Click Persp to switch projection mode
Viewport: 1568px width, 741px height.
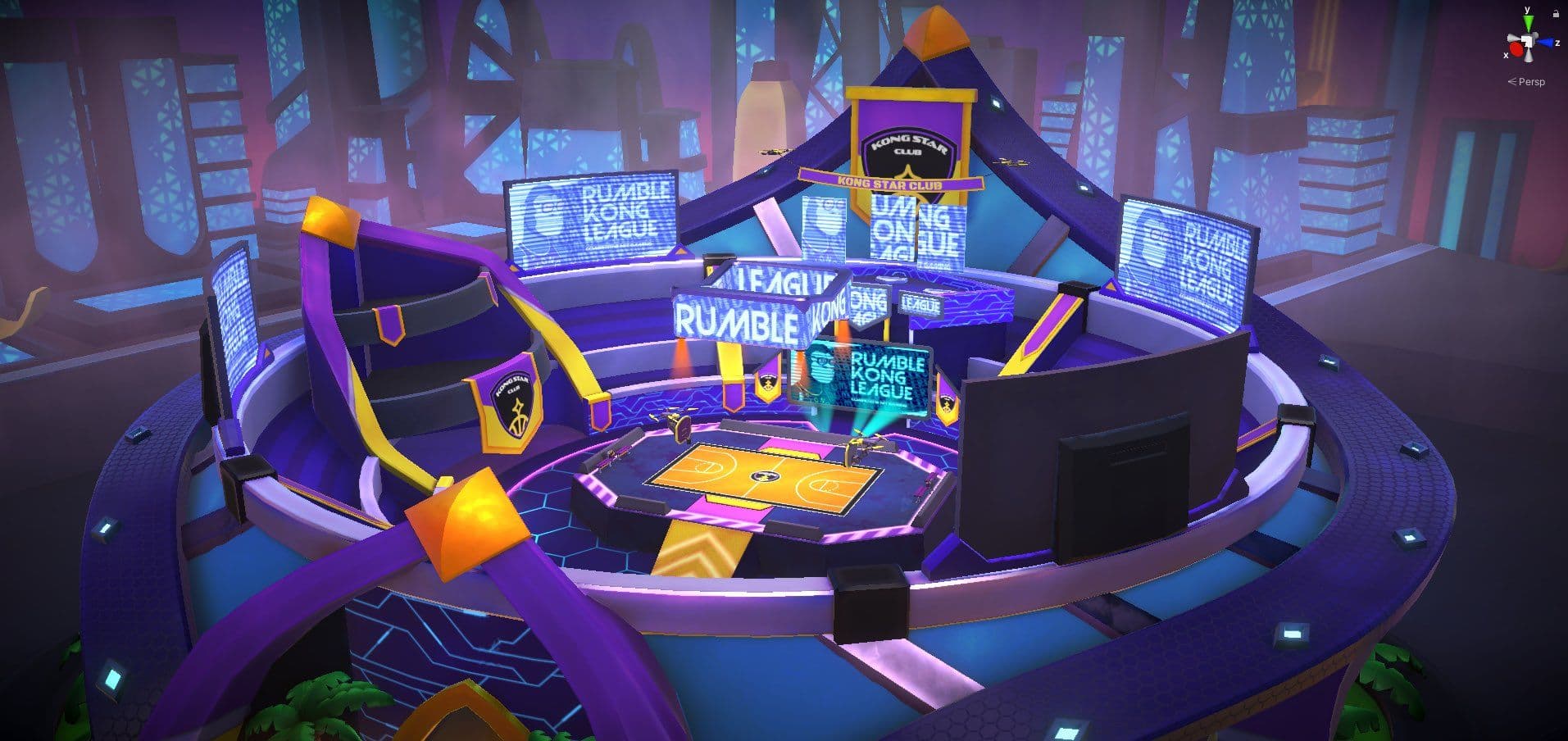[x=1532, y=81]
